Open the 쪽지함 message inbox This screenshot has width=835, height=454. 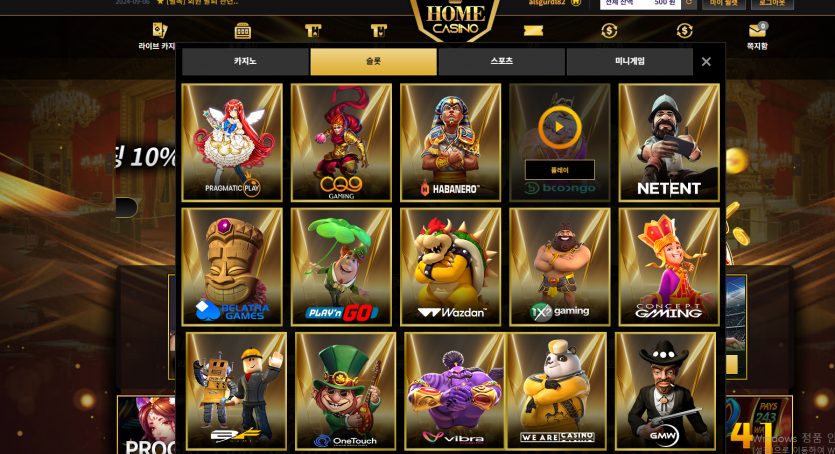(757, 38)
